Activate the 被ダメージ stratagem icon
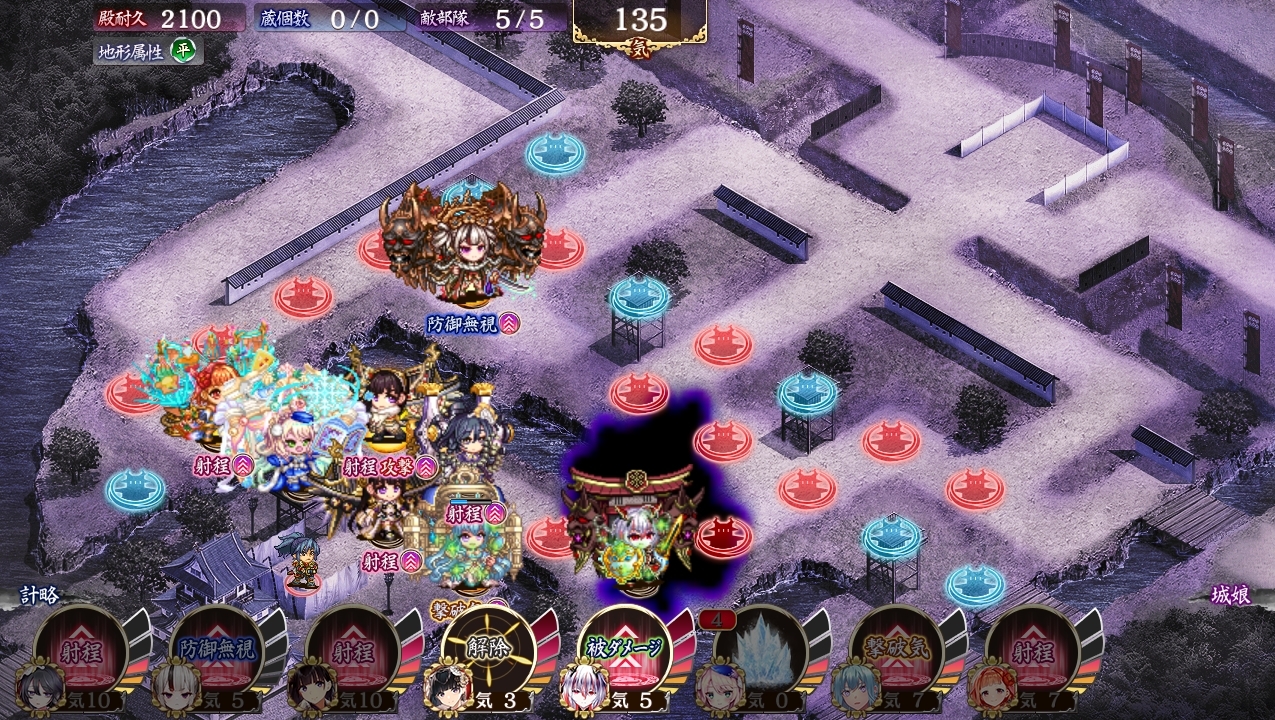This screenshot has height=720, width=1275. pos(625,652)
